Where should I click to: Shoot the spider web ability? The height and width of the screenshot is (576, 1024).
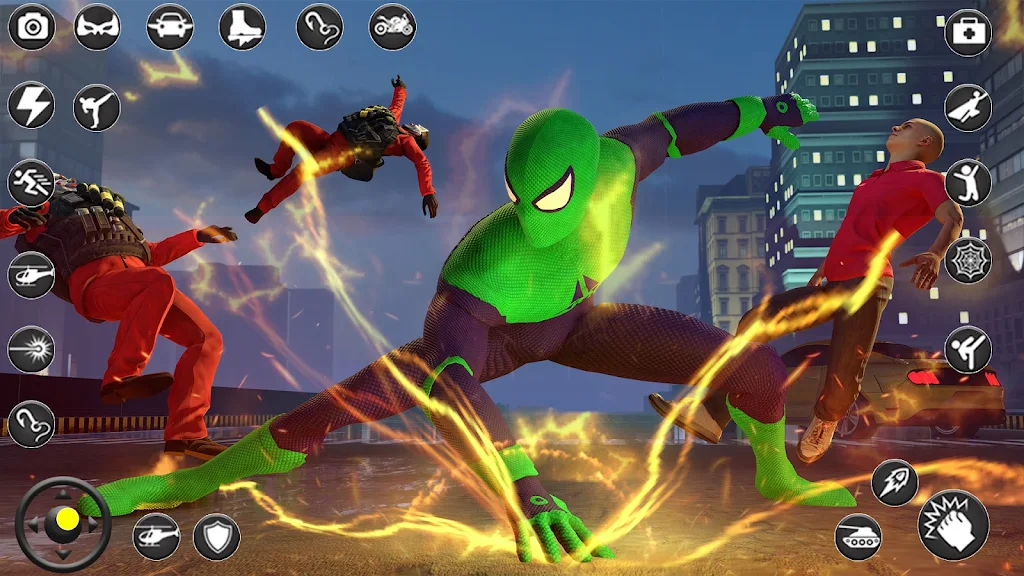coord(968,260)
